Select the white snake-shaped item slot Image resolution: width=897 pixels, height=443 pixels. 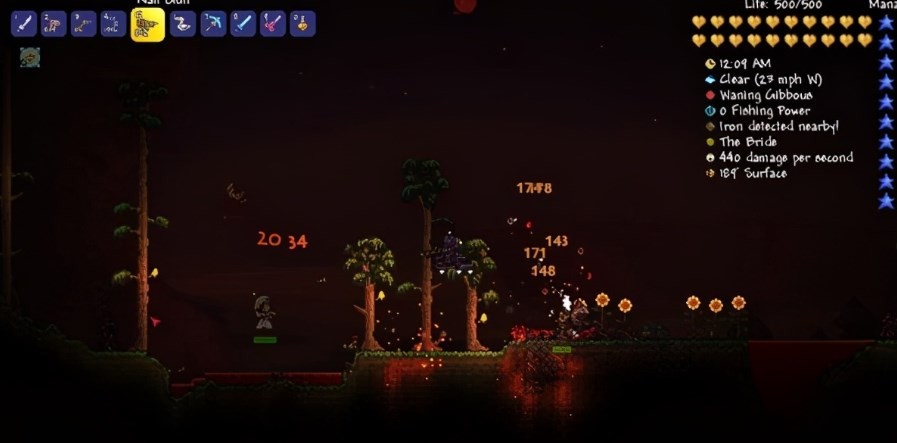pyautogui.click(x=182, y=24)
